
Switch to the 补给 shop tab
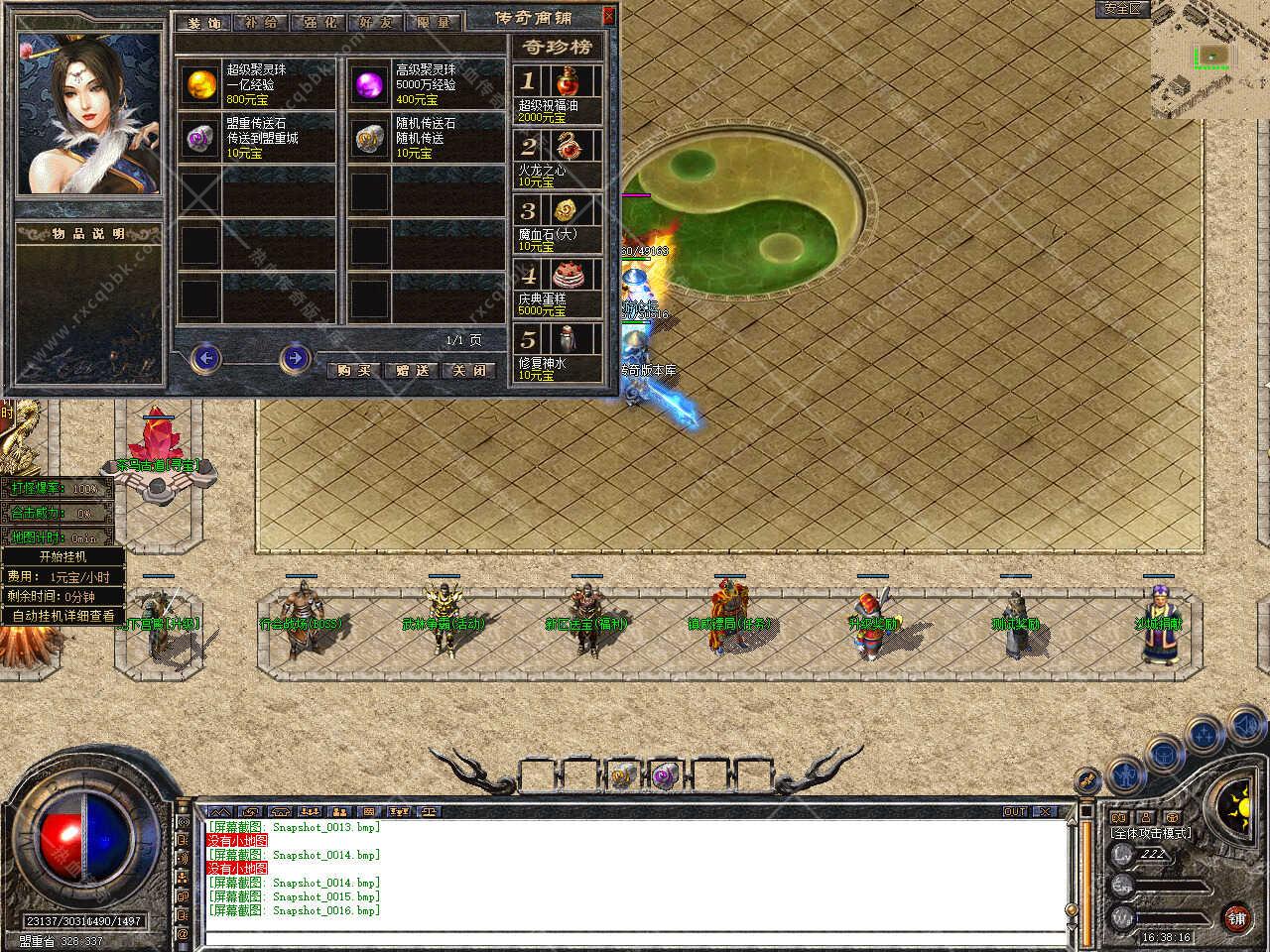(261, 22)
